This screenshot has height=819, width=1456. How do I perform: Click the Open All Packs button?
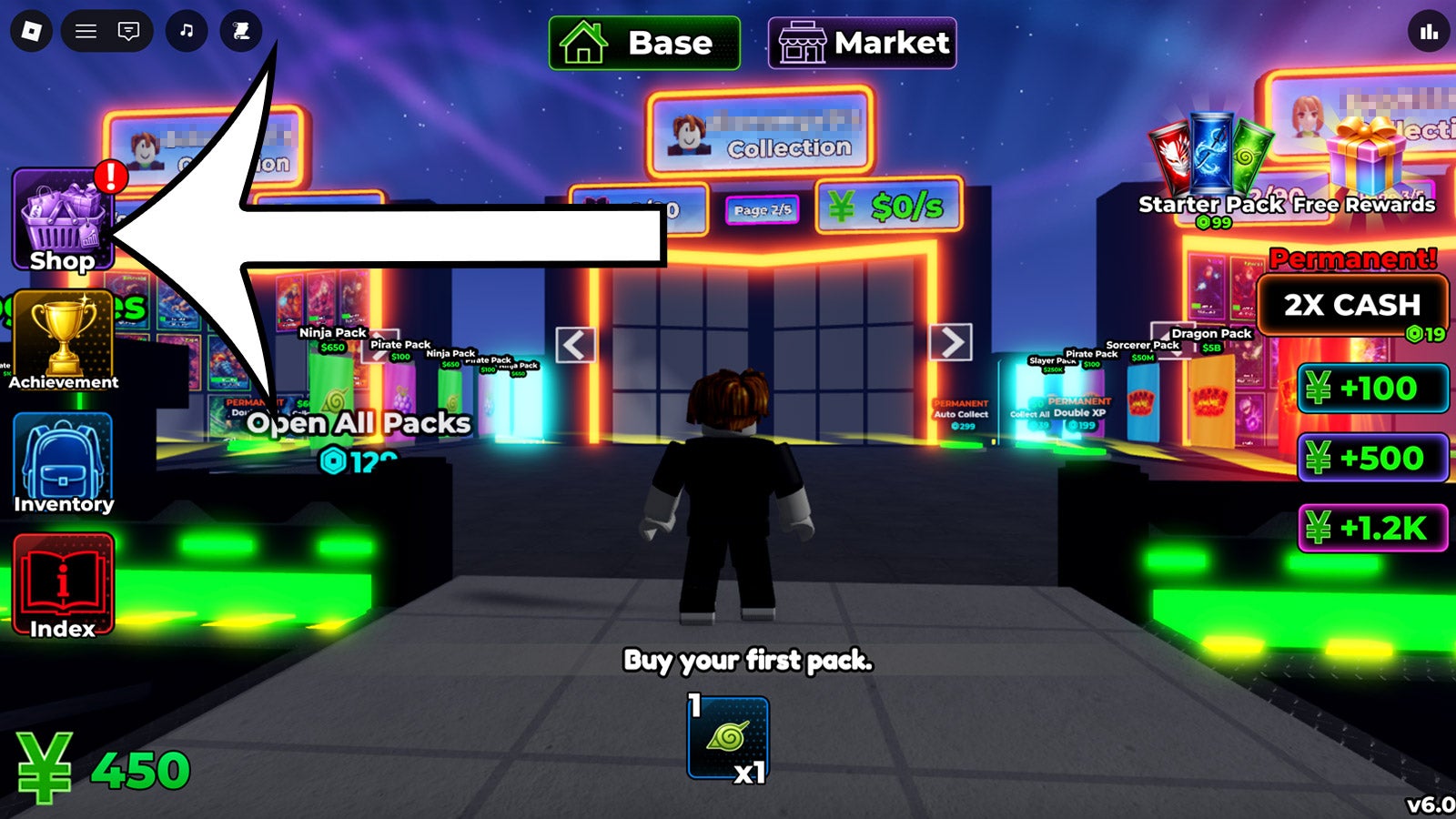coord(359,424)
